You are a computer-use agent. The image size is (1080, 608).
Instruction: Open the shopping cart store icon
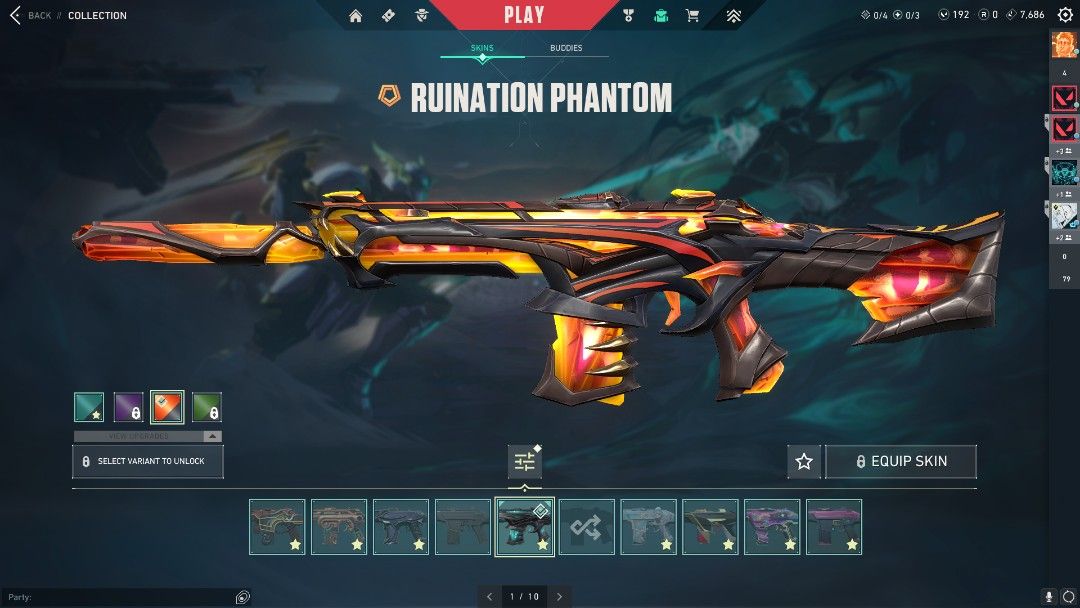point(692,15)
